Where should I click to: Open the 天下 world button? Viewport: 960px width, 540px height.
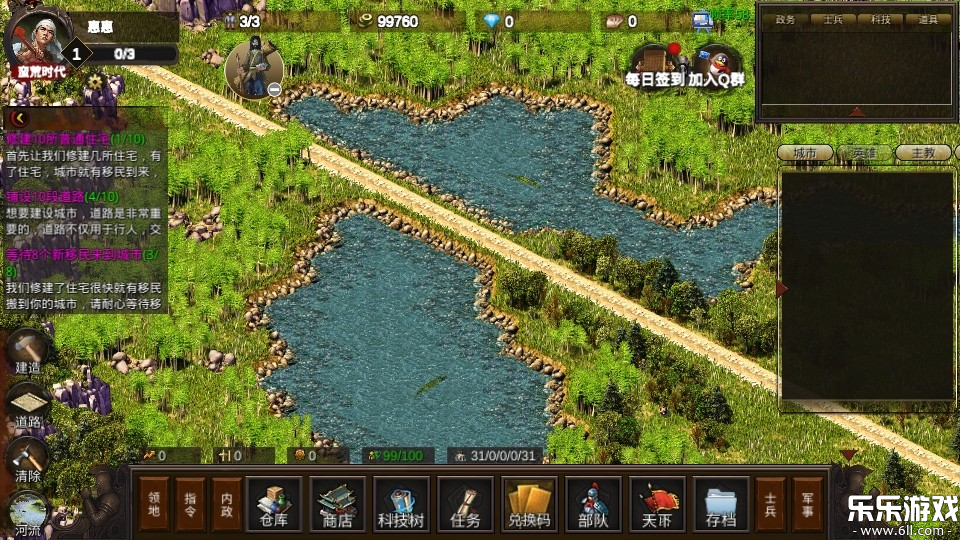point(657,504)
